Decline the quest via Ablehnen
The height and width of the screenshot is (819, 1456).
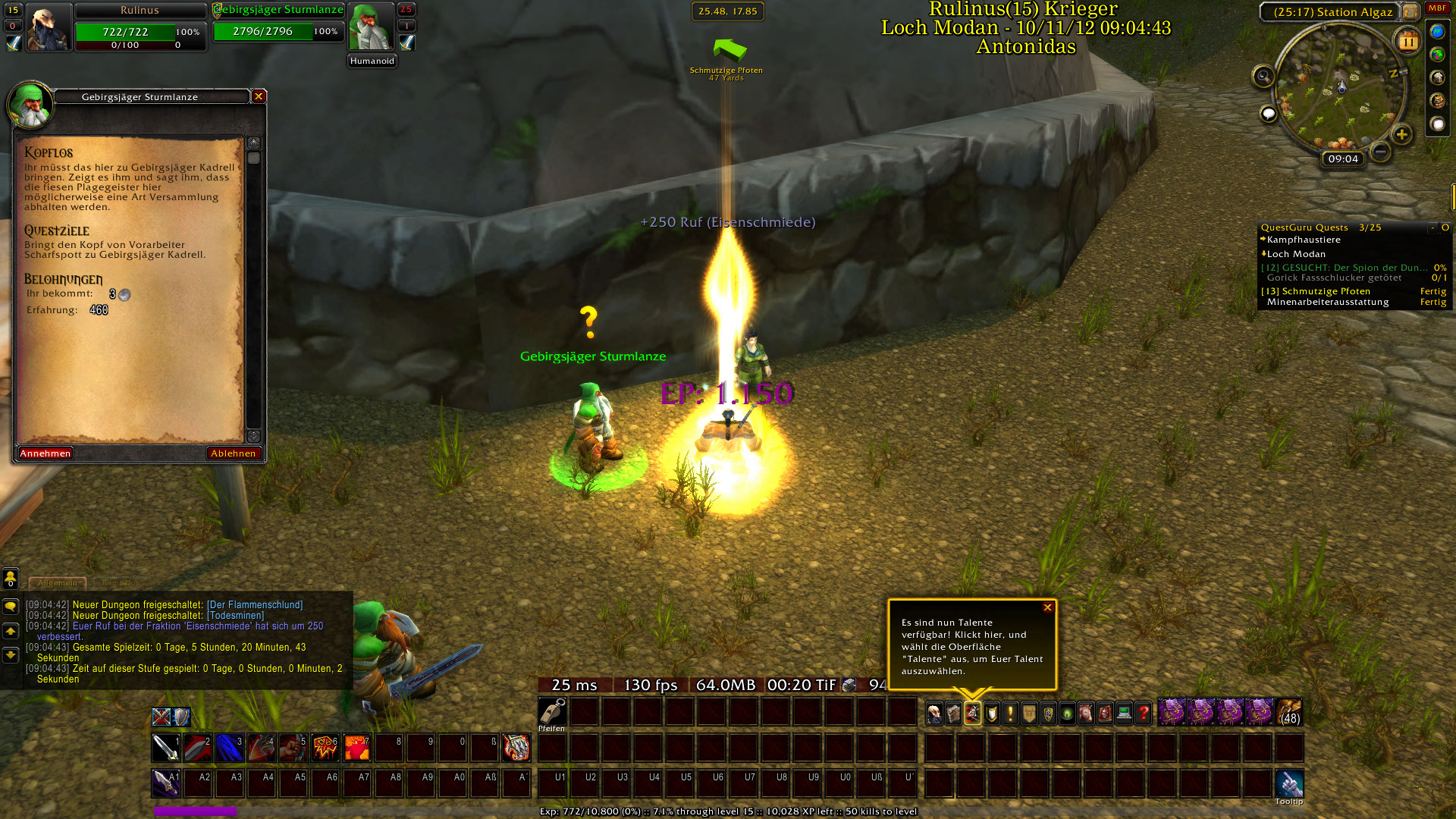click(234, 453)
